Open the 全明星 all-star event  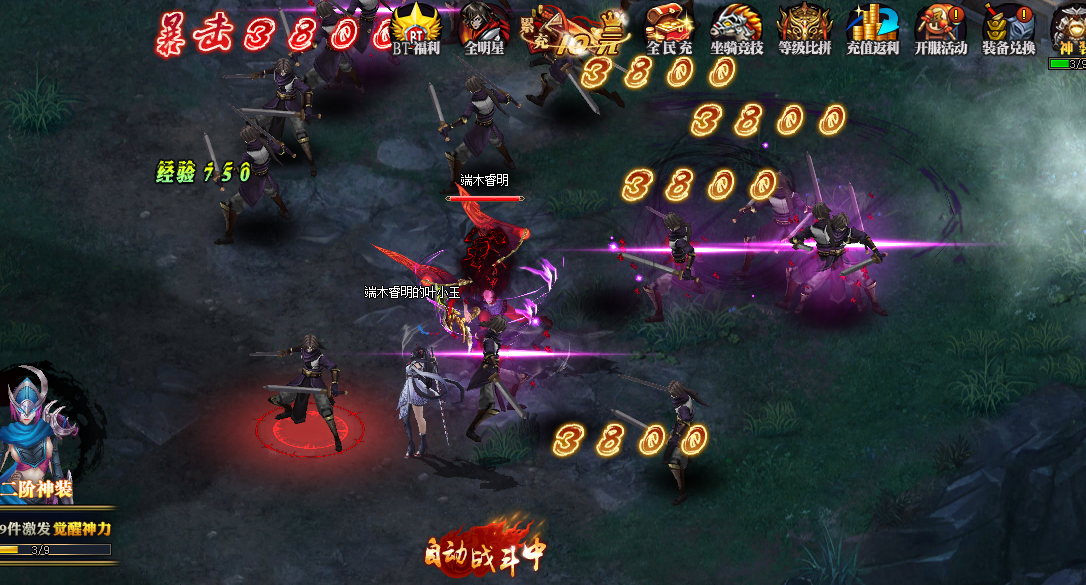[x=484, y=27]
